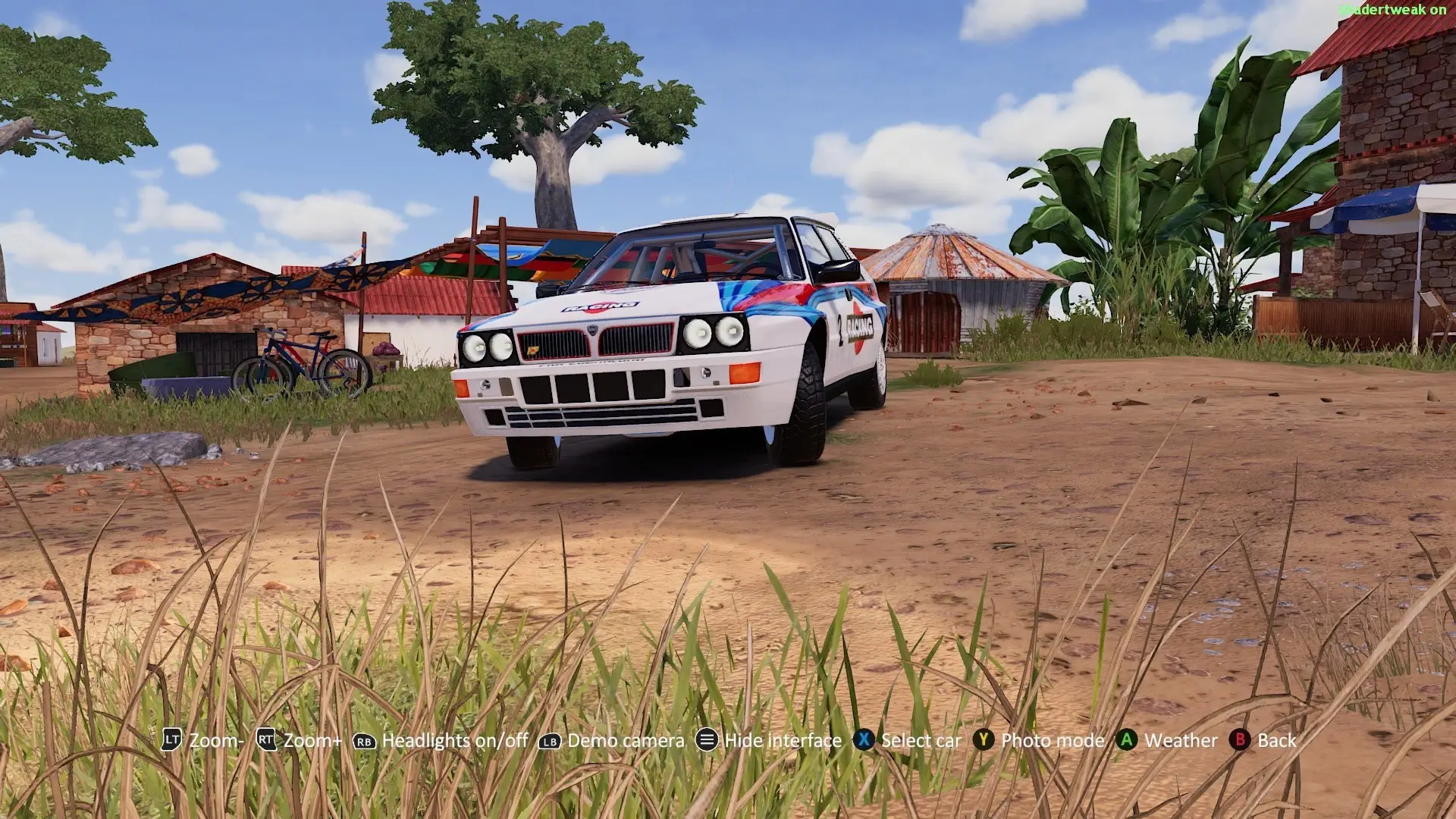Click the LB demo camera button icon
1456x819 pixels.
pos(549,740)
